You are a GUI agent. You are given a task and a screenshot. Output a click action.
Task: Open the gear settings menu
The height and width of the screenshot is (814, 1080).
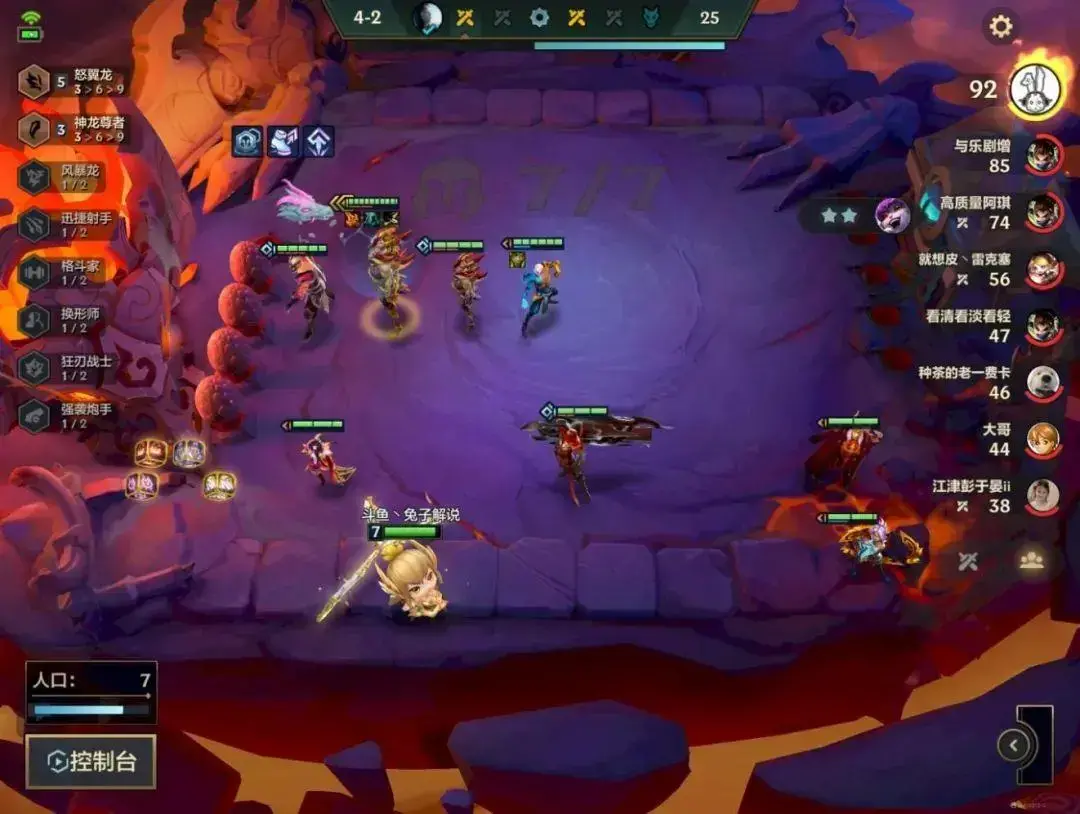(x=1000, y=27)
